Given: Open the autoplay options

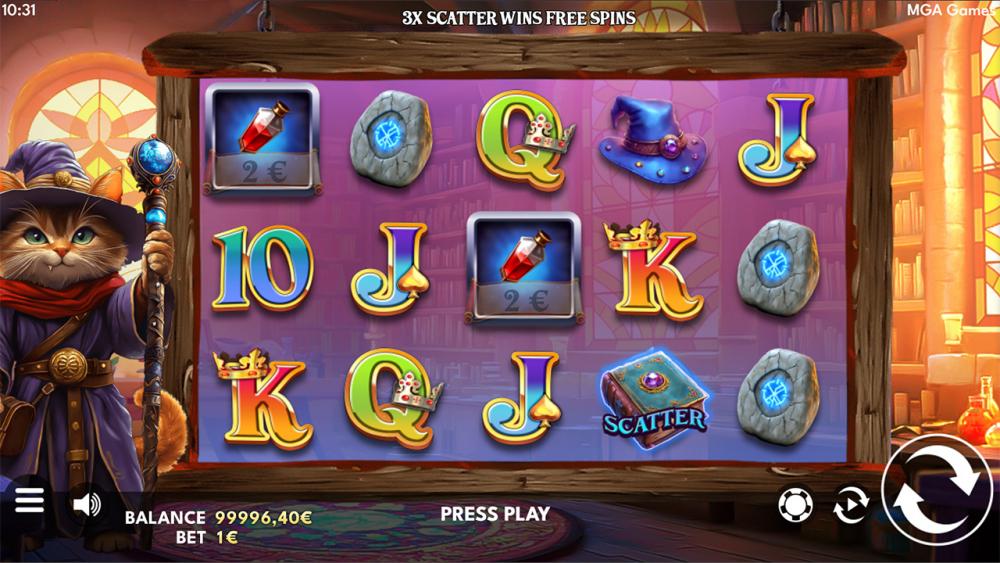Looking at the screenshot, I should pos(850,505).
